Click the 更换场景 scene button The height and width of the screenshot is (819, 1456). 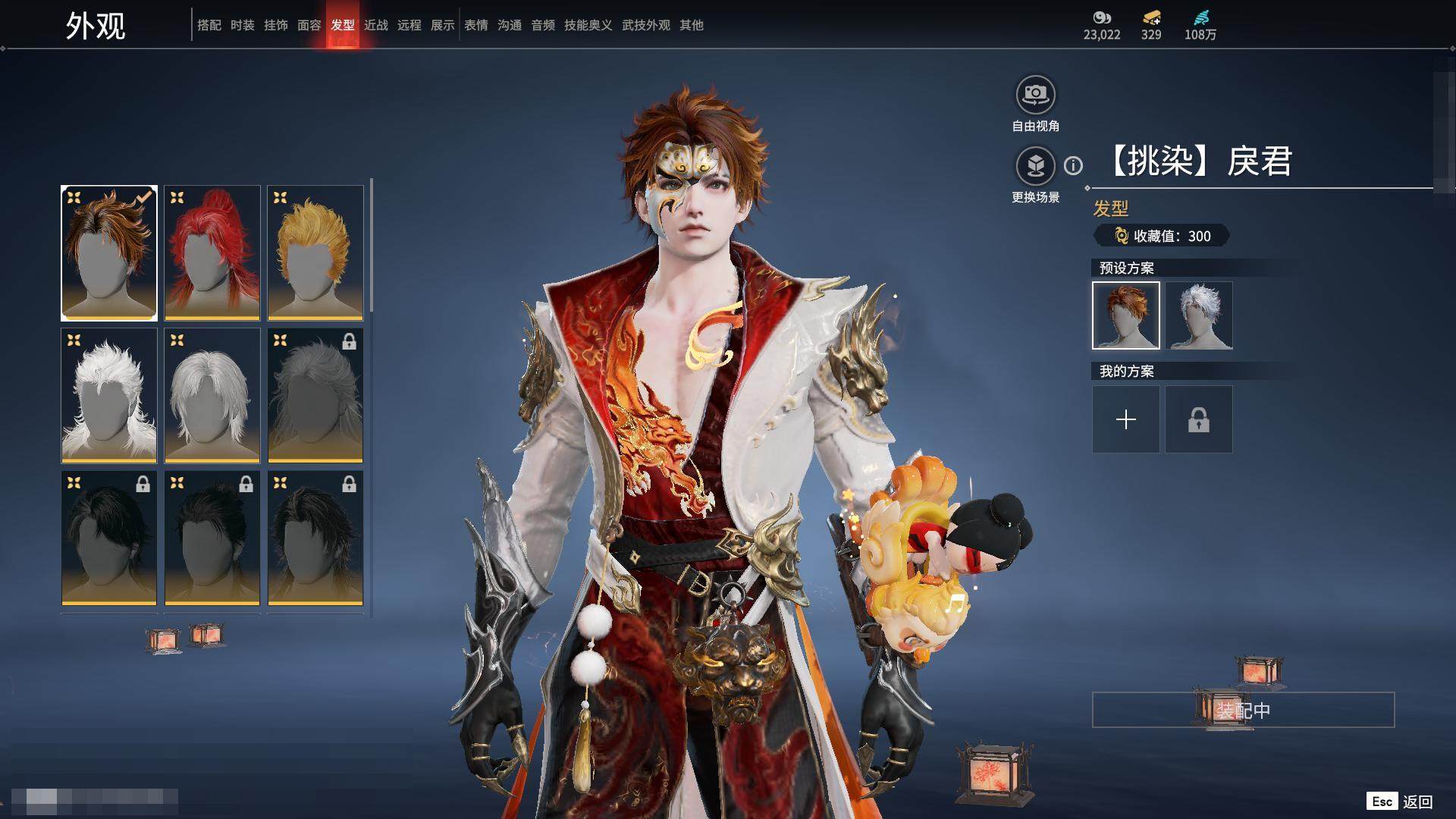pos(1035,166)
